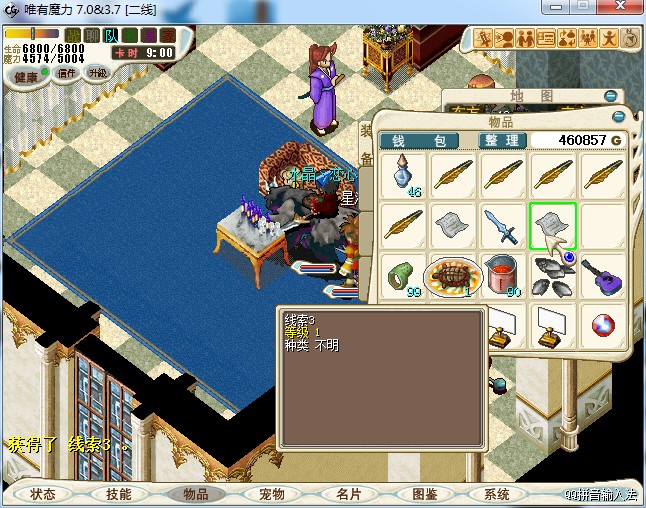Minimize the 物品 inventory panel
Image resolution: width=646 pixels, height=508 pixels.
point(618,117)
